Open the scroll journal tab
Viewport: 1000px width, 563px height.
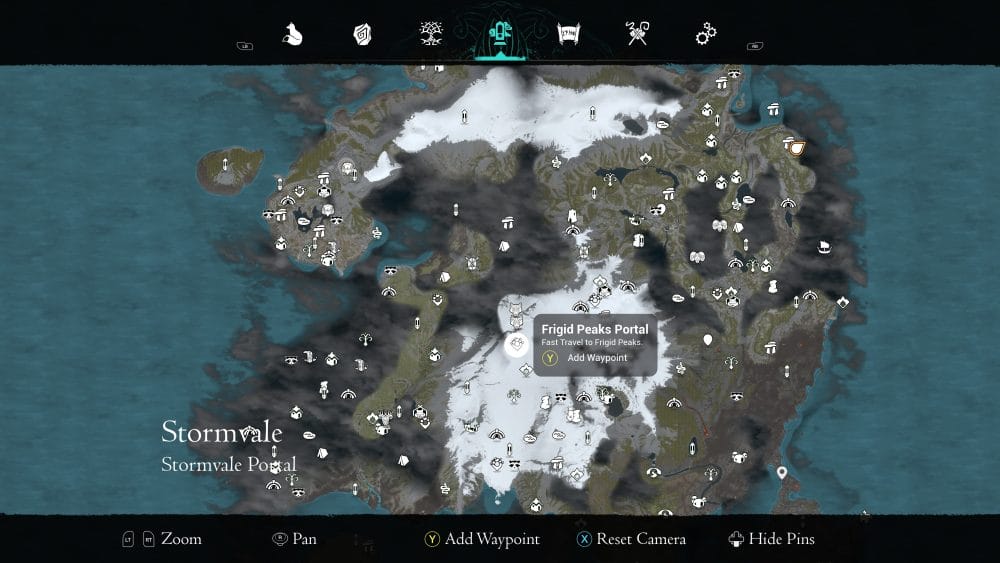[x=568, y=35]
